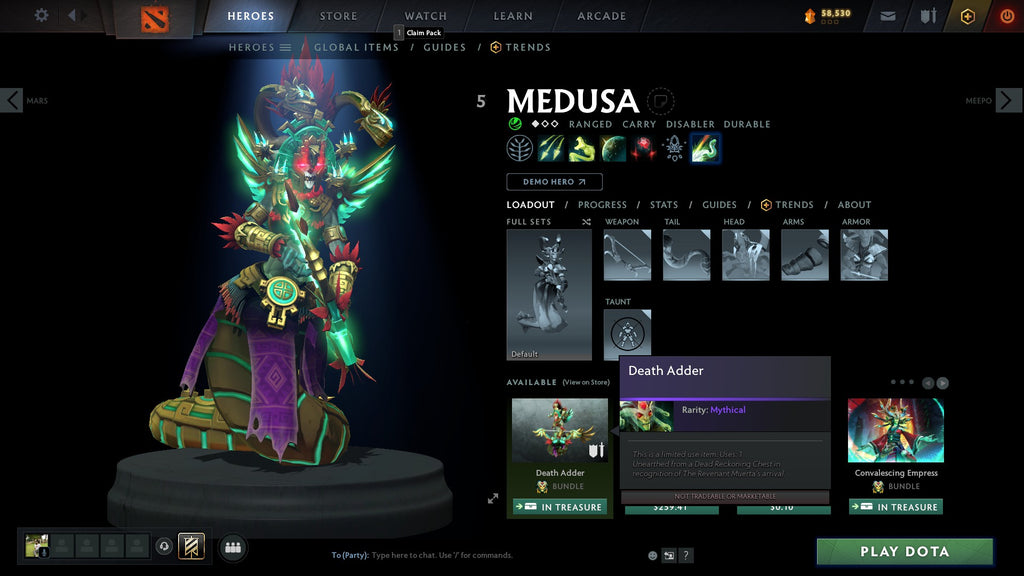Open Global Items submenu
Screen dimensions: 1024x576
pyautogui.click(x=356, y=47)
